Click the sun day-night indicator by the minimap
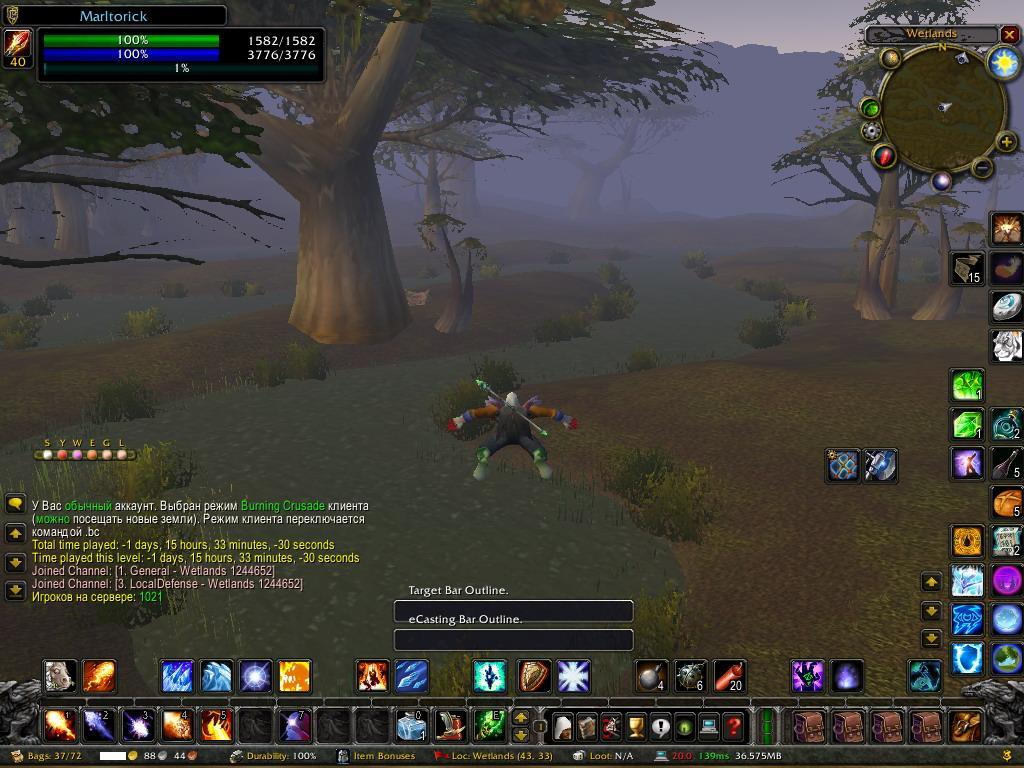This screenshot has height=768, width=1024. 1002,62
